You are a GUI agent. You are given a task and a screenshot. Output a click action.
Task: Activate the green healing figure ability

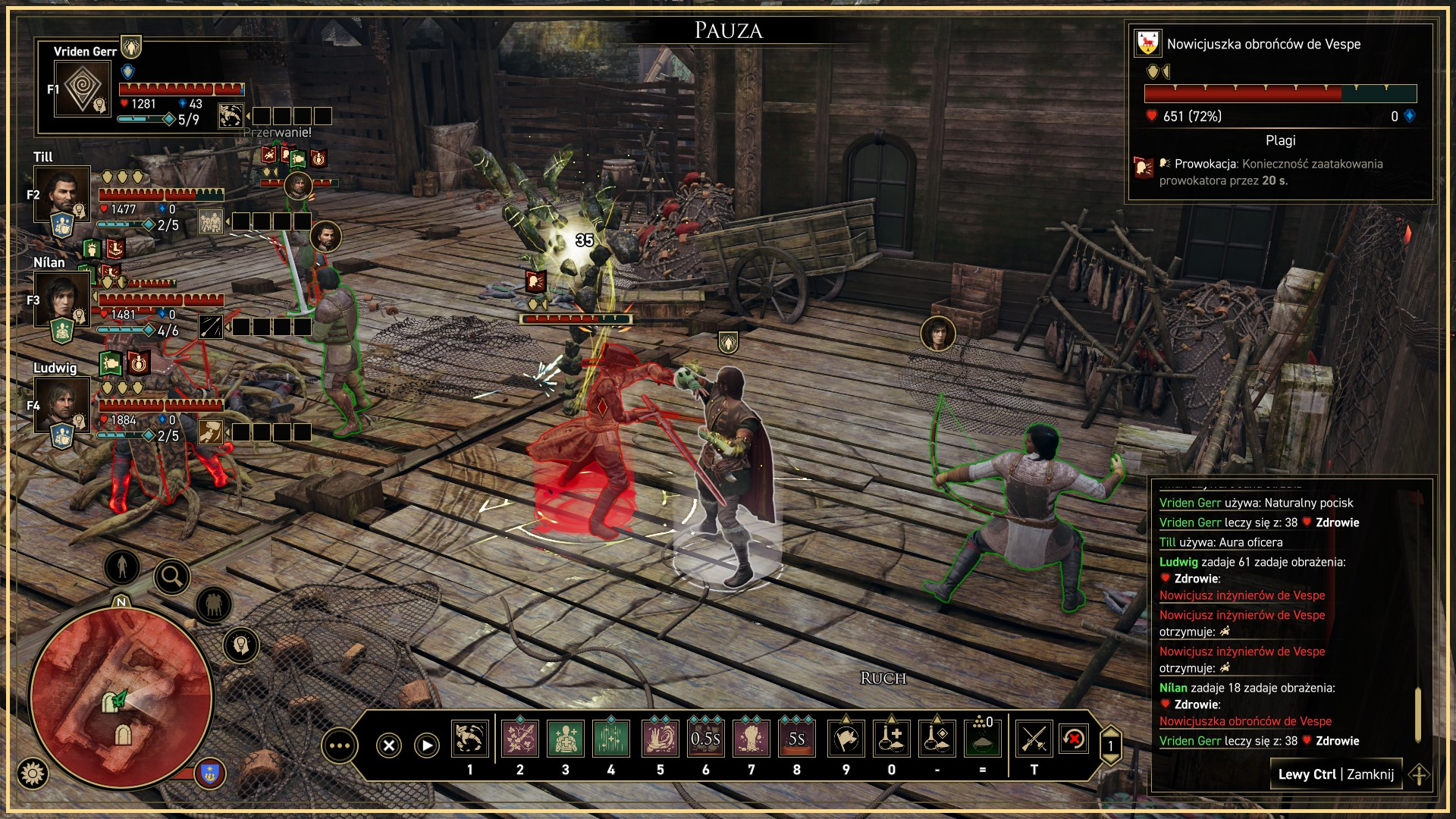coord(565,739)
